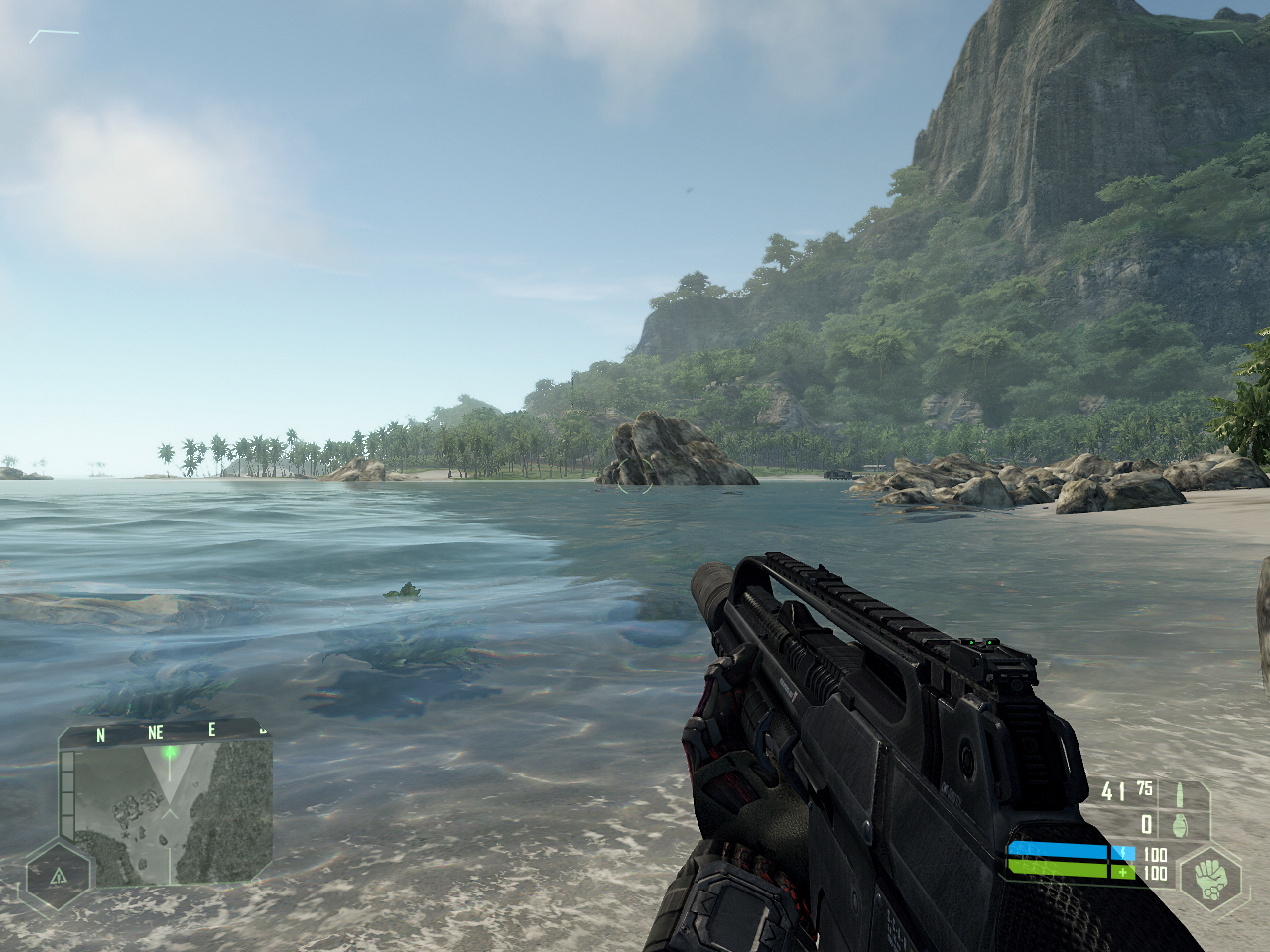Select the hexagonal threat warning icon
The width and height of the screenshot is (1270, 952).
[58, 876]
